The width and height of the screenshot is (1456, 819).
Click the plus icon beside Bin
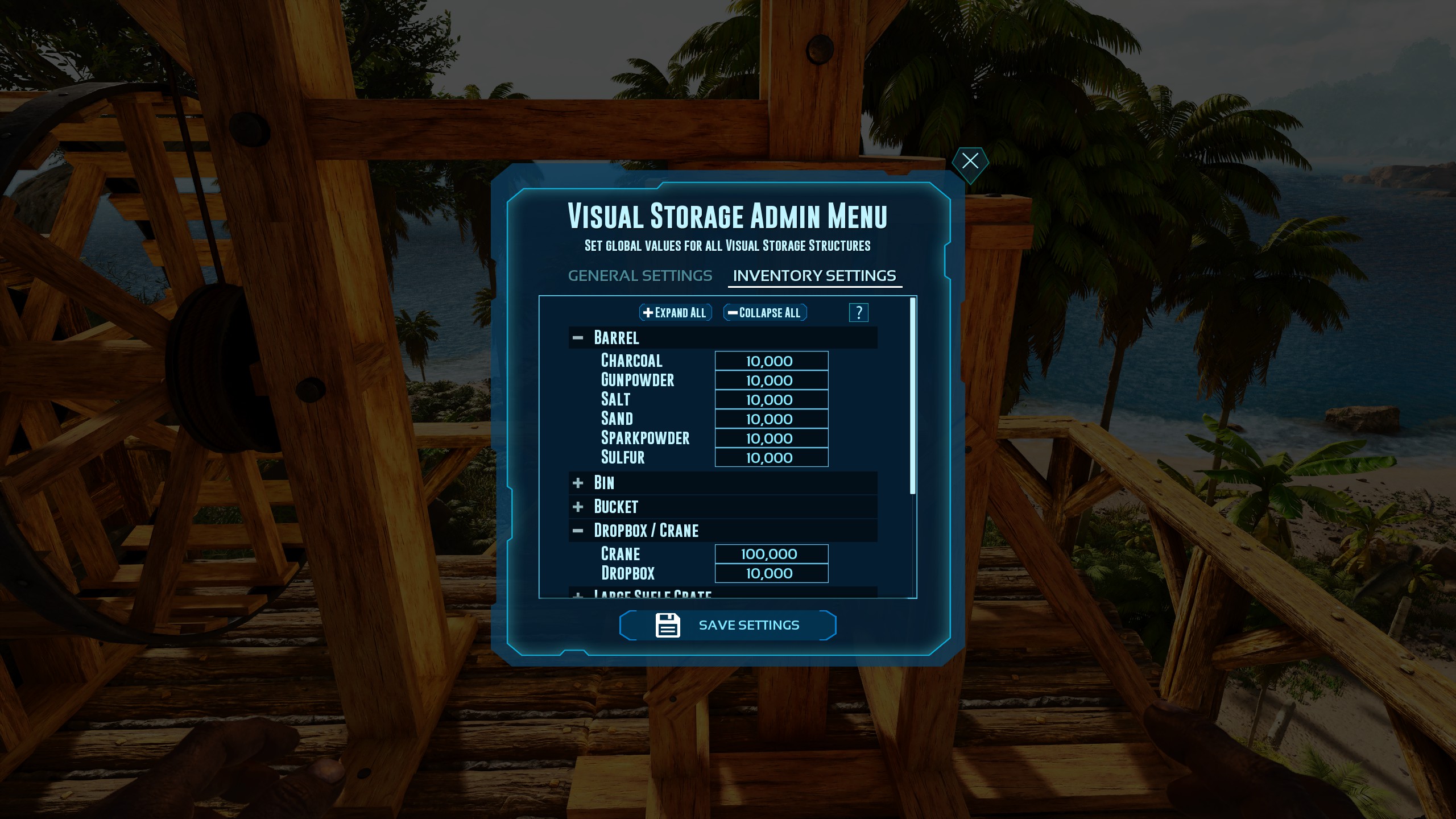pos(578,482)
